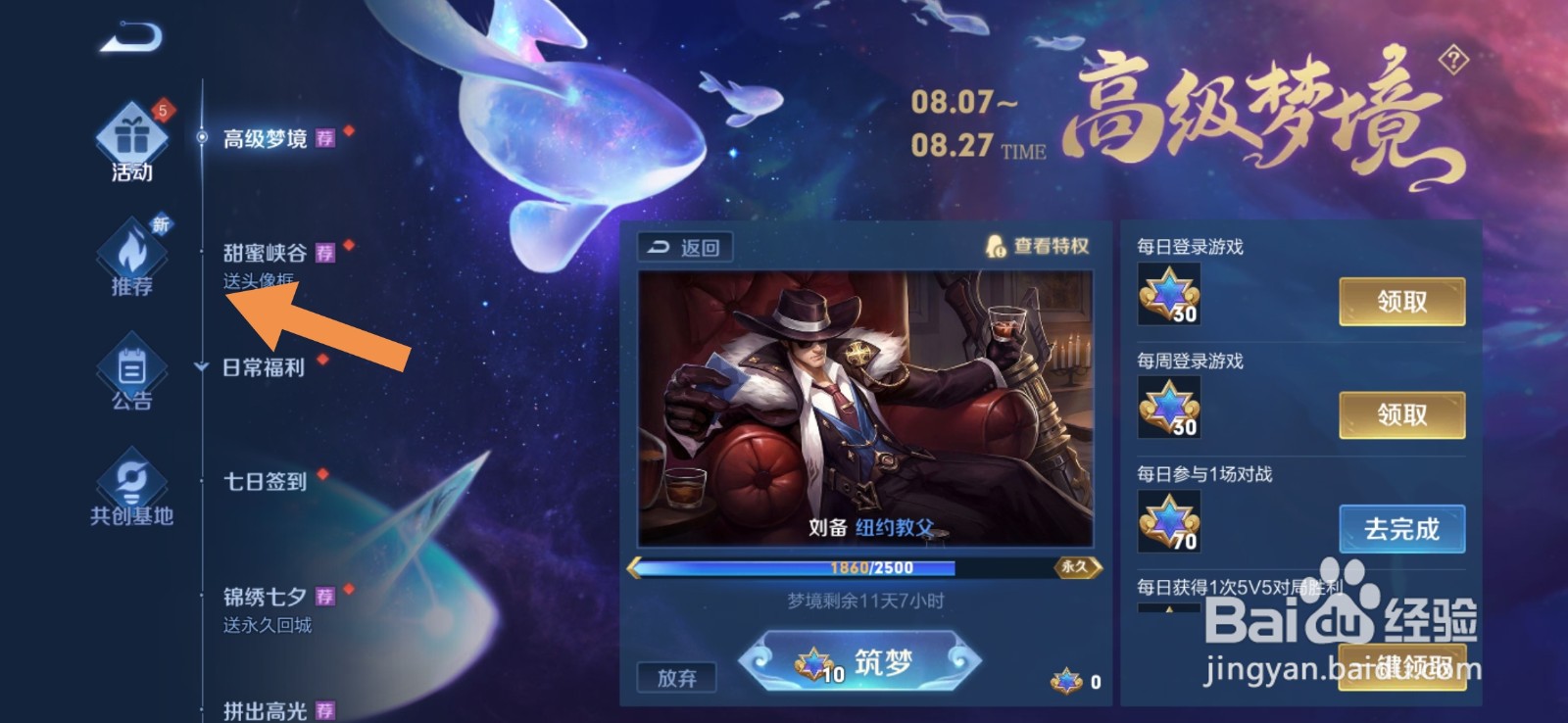1568x723 pixels.
Task: Claim 每日登录游戏 reward with 领取 button
Action: [x=1401, y=302]
